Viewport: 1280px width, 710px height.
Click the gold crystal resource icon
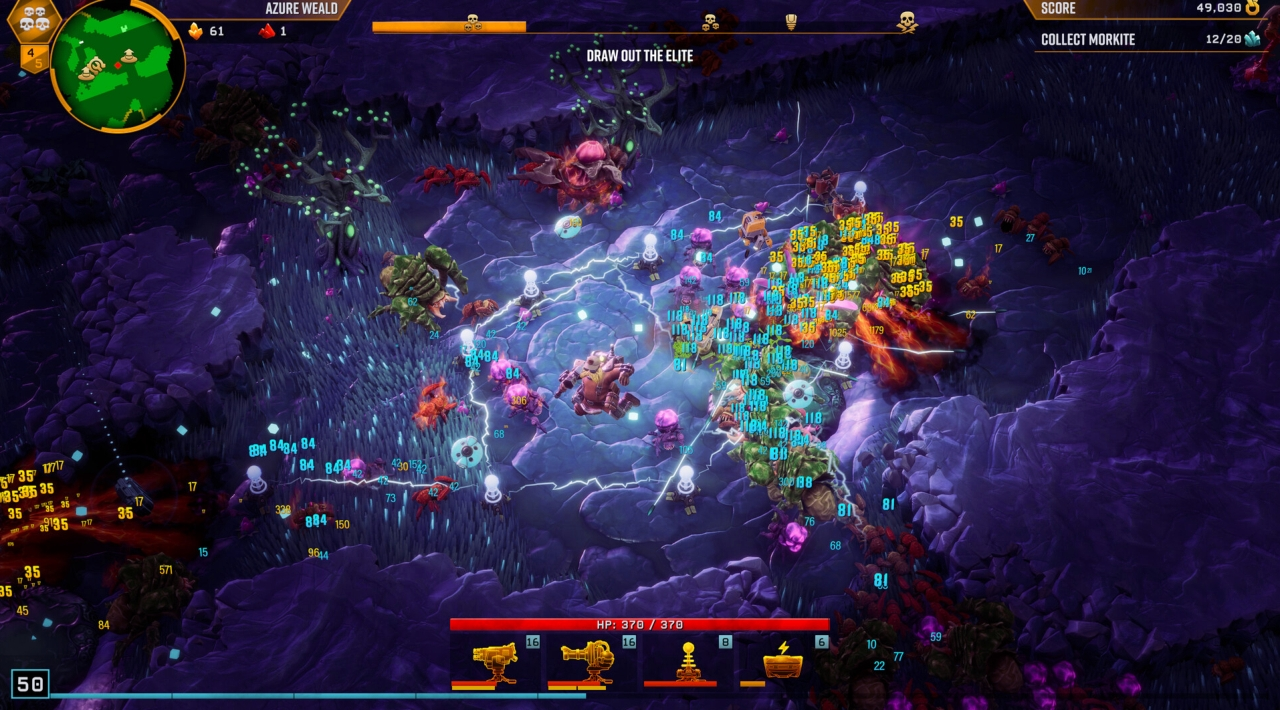coord(195,31)
